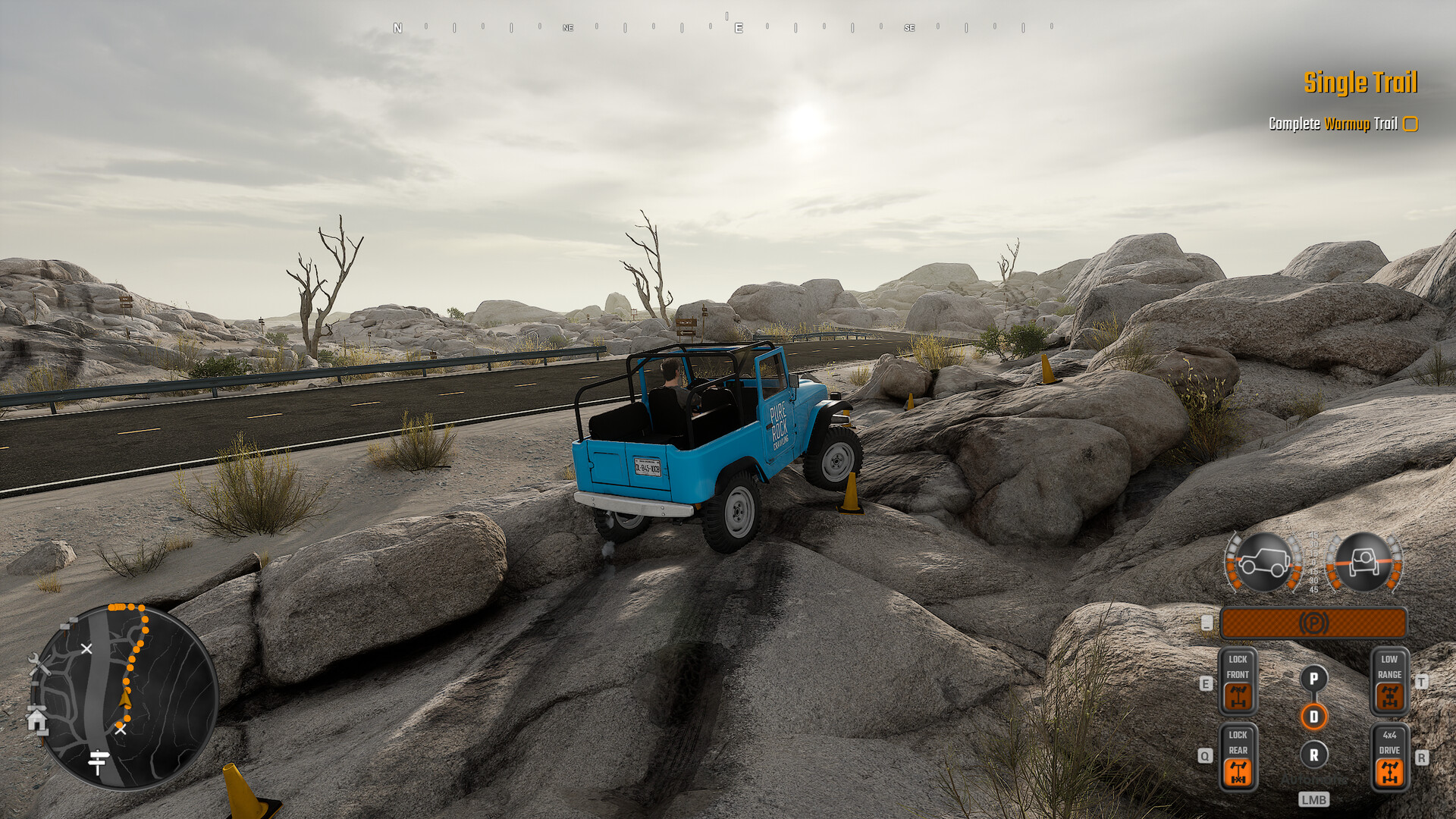Click the orange player arrow on the minimap
Viewport: 1456px width, 819px height.
pyautogui.click(x=125, y=699)
